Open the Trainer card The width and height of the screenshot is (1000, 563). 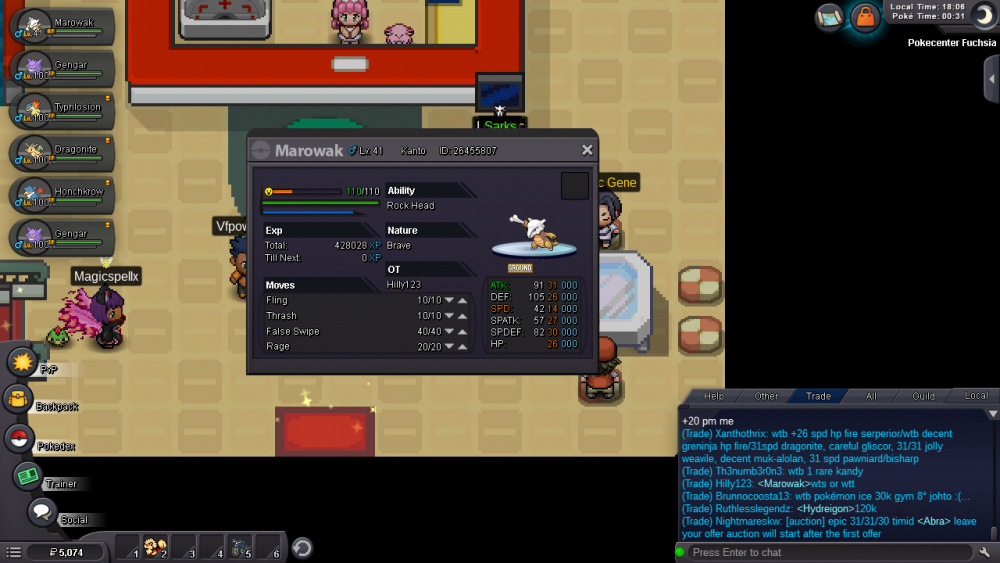click(27, 476)
